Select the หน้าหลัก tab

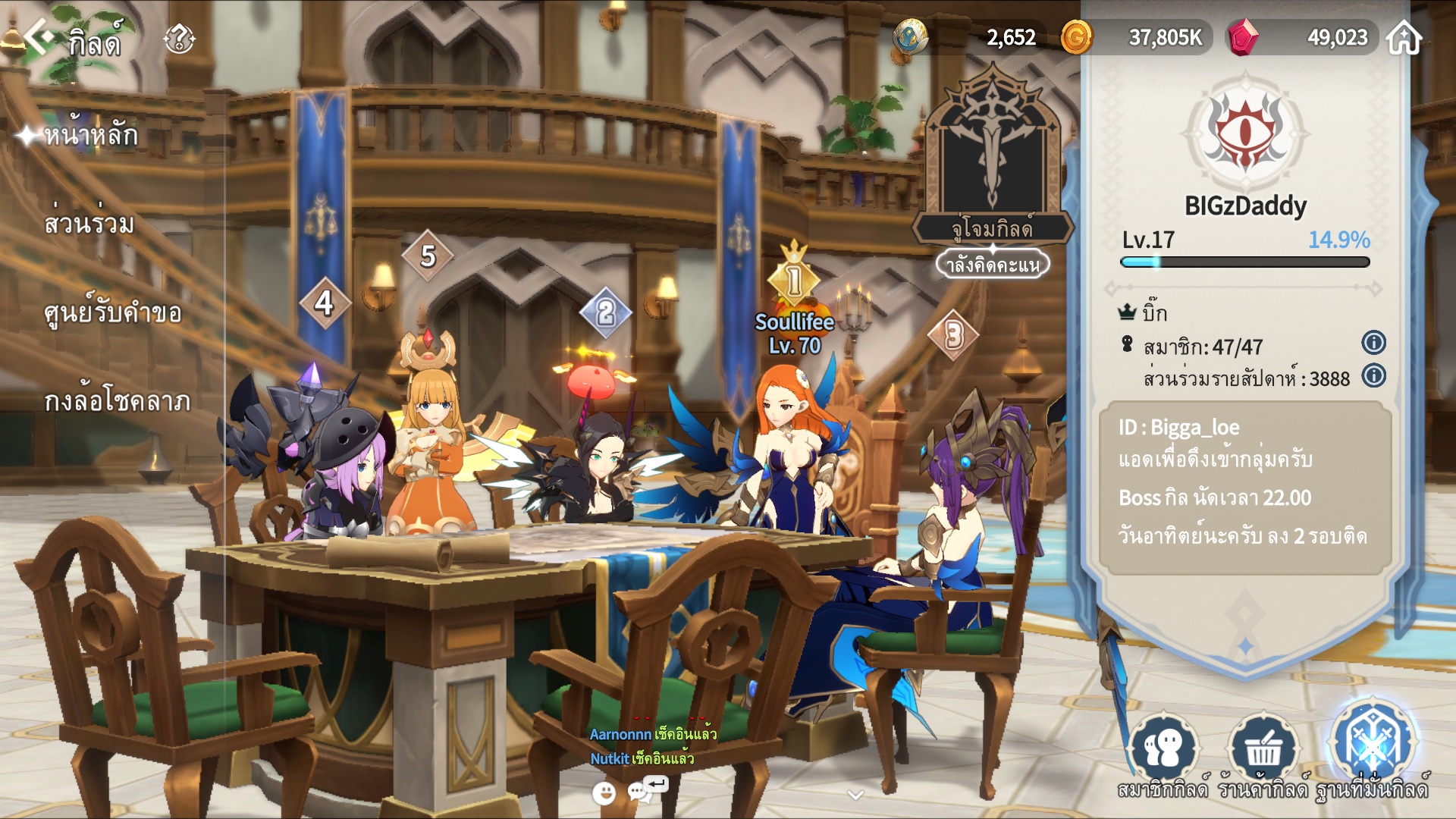[91, 136]
